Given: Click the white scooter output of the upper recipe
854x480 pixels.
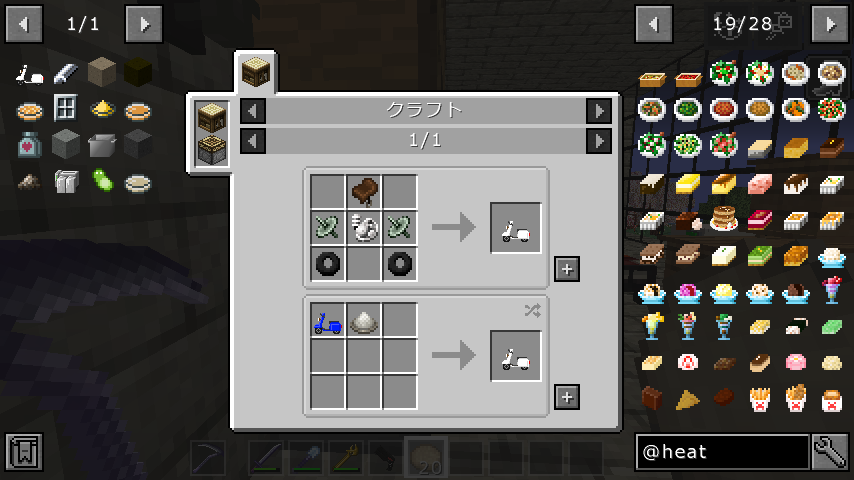Looking at the screenshot, I should tap(516, 228).
